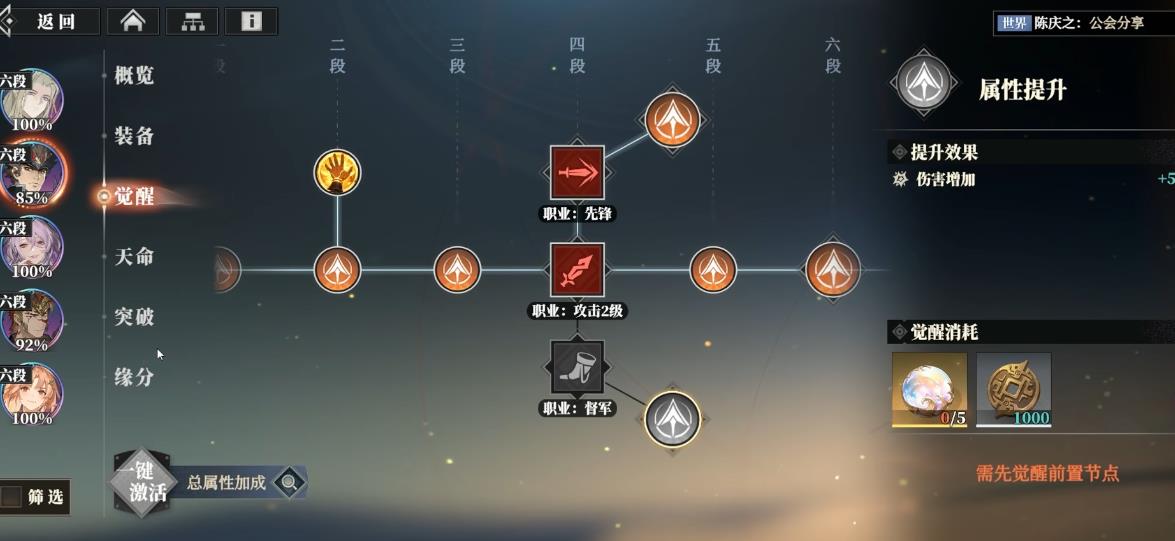Viewport: 1175px width, 541px height.
Task: Select the 职业：督军 boot node
Action: (577, 368)
